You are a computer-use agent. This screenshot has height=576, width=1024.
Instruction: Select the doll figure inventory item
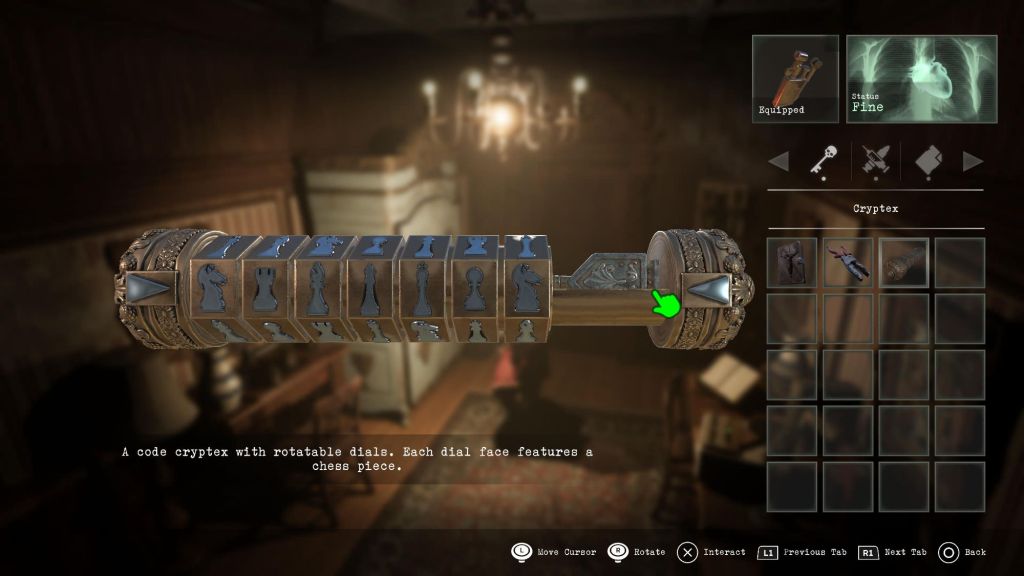848,263
